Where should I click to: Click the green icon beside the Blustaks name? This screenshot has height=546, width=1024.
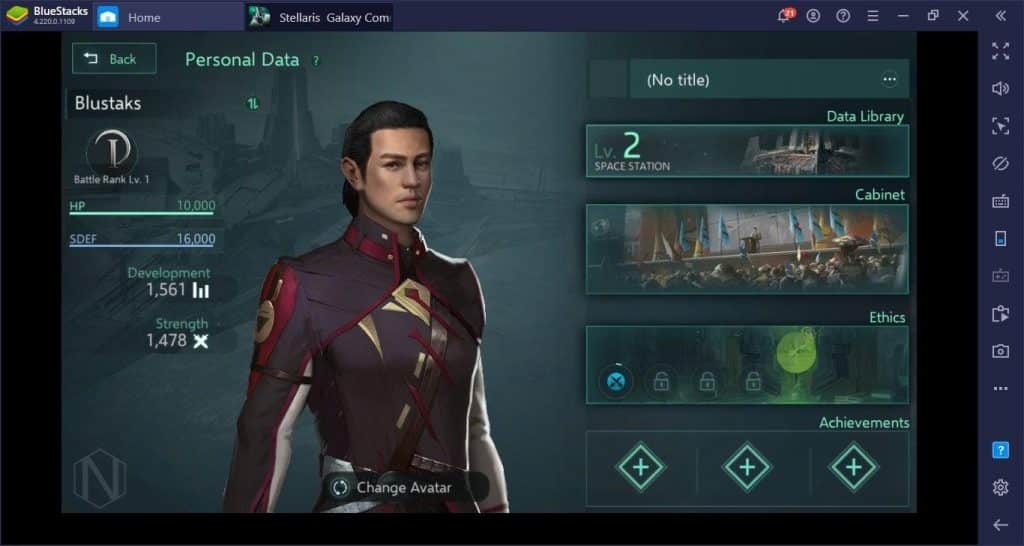(x=253, y=103)
